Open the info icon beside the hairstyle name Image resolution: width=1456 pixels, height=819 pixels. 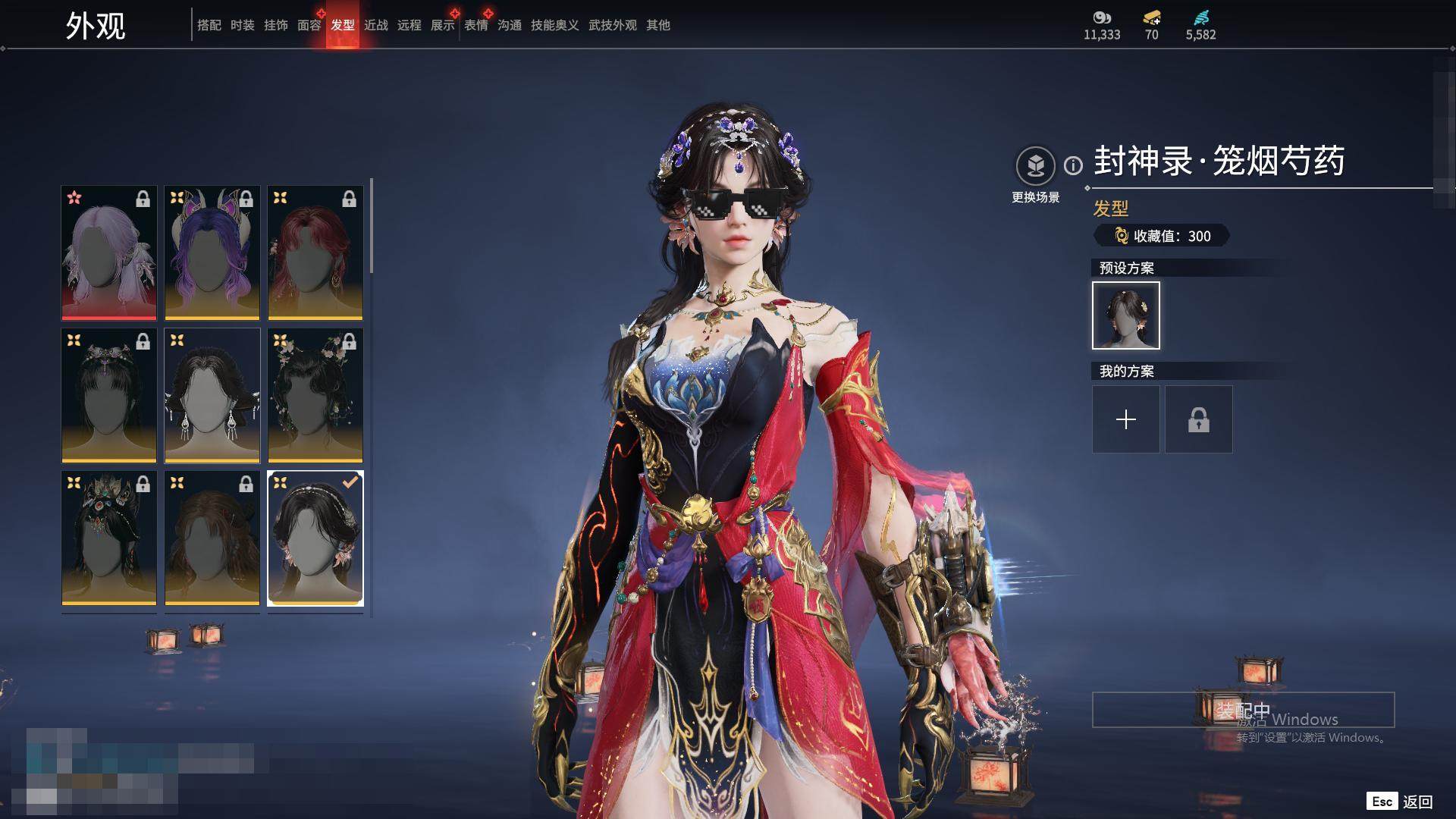pos(1073,165)
